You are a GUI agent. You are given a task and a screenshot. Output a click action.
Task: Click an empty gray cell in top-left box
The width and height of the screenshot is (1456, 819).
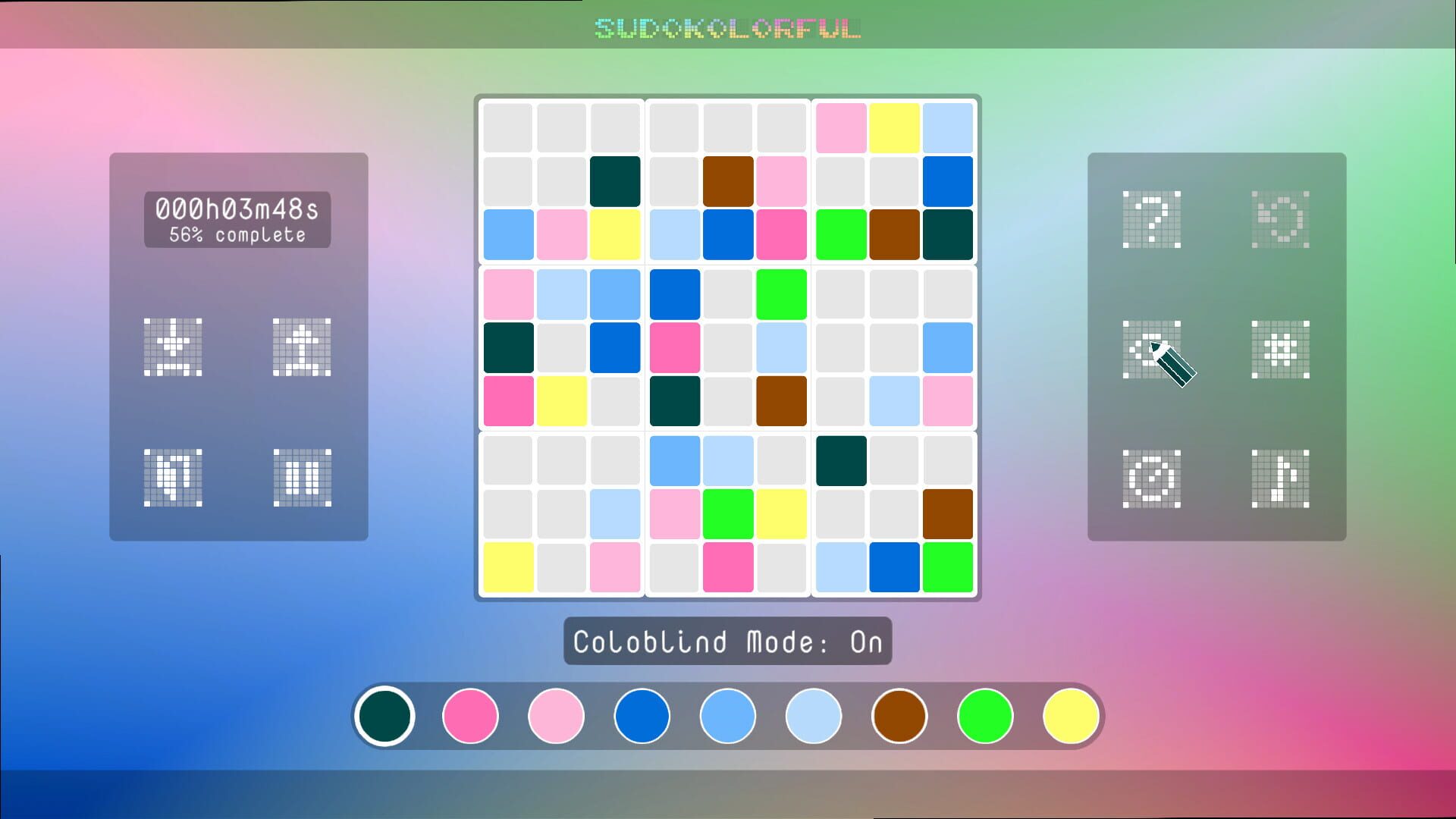508,127
